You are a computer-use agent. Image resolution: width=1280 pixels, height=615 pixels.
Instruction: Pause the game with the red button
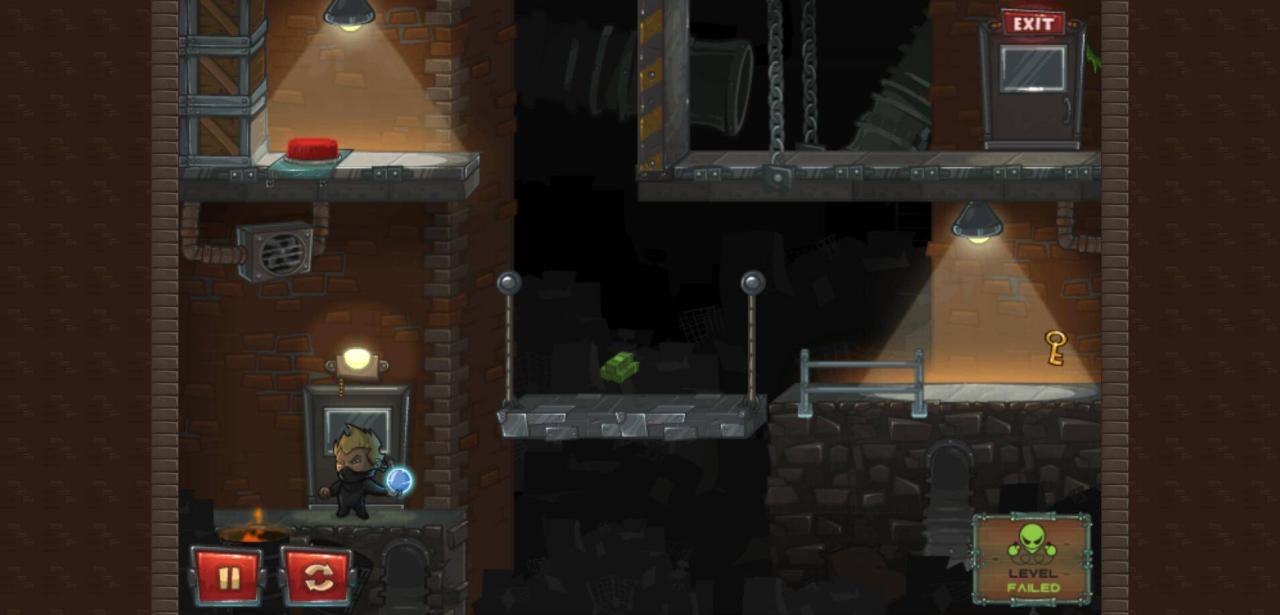(229, 577)
